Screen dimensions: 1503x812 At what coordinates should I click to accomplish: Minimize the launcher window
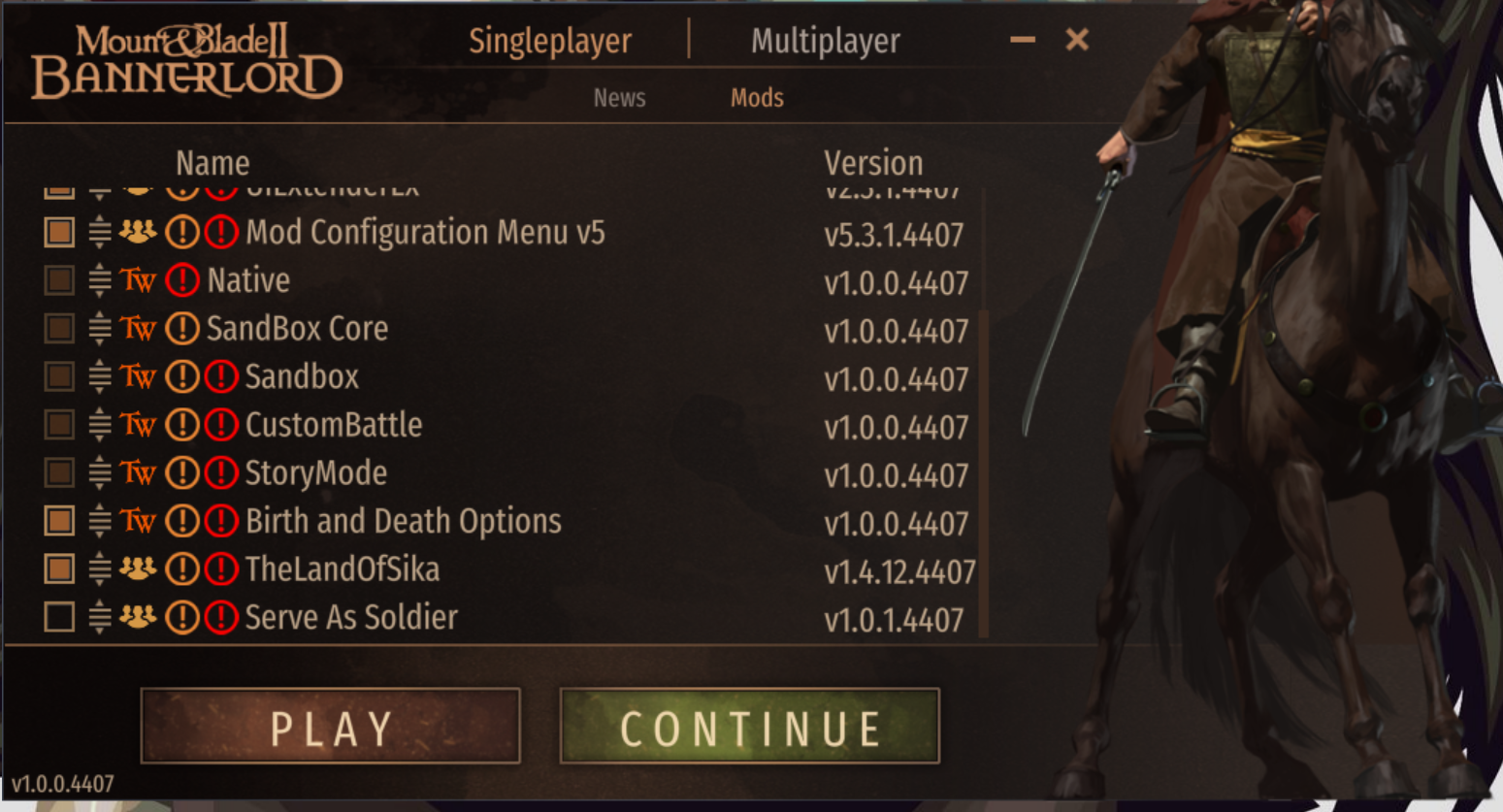[x=1022, y=40]
